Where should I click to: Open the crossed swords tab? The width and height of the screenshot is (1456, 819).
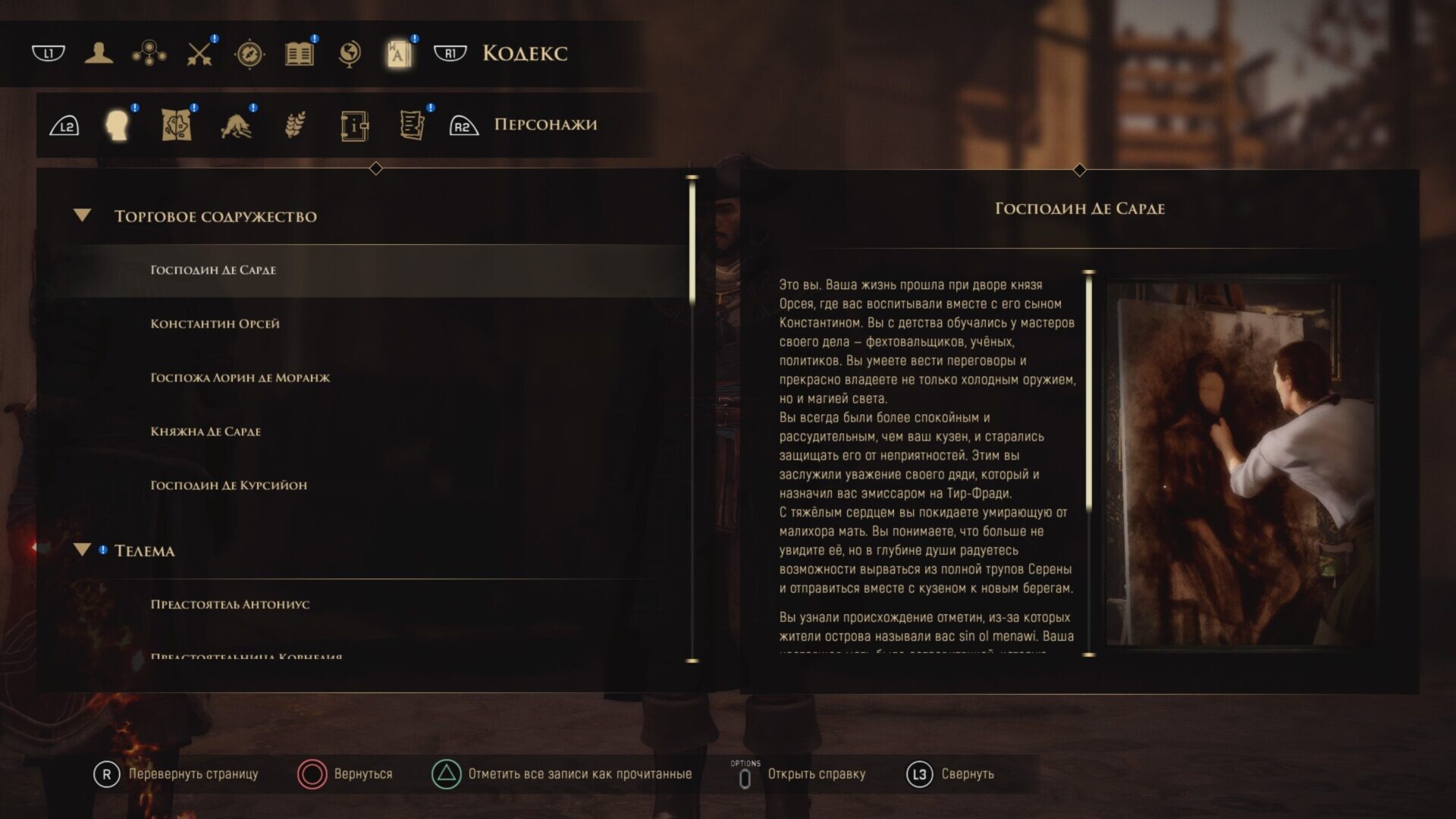[x=199, y=53]
